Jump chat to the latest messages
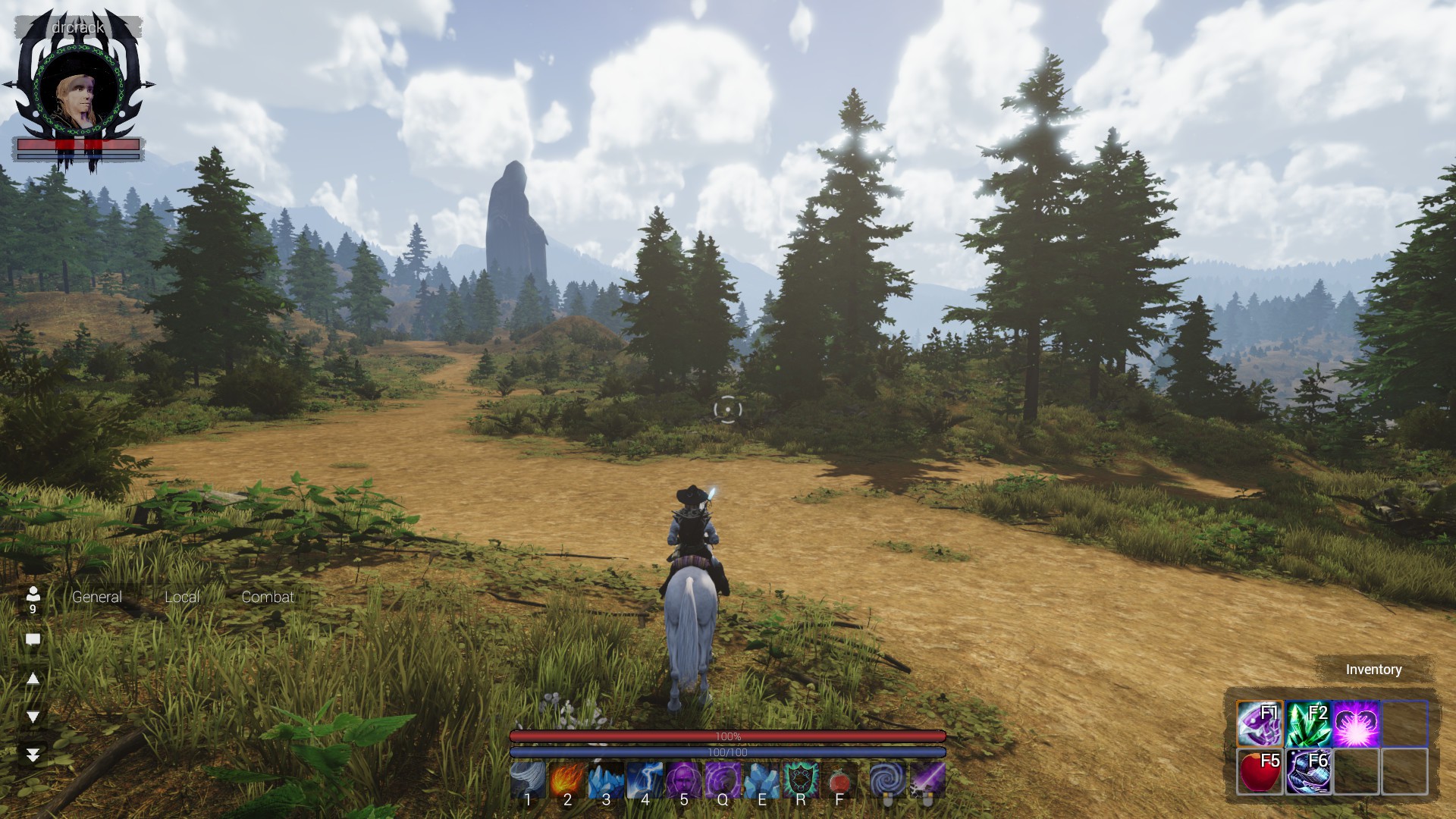Image resolution: width=1456 pixels, height=819 pixels. click(33, 755)
